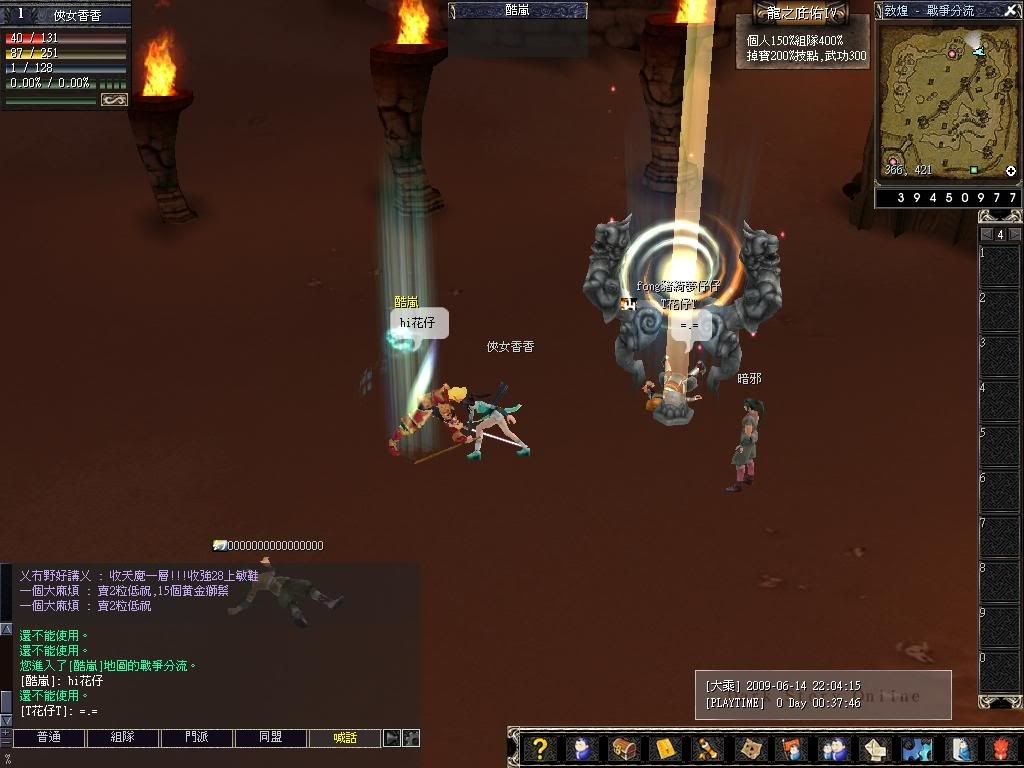Open the two-person party icon
The image size is (1024, 768).
(832, 748)
